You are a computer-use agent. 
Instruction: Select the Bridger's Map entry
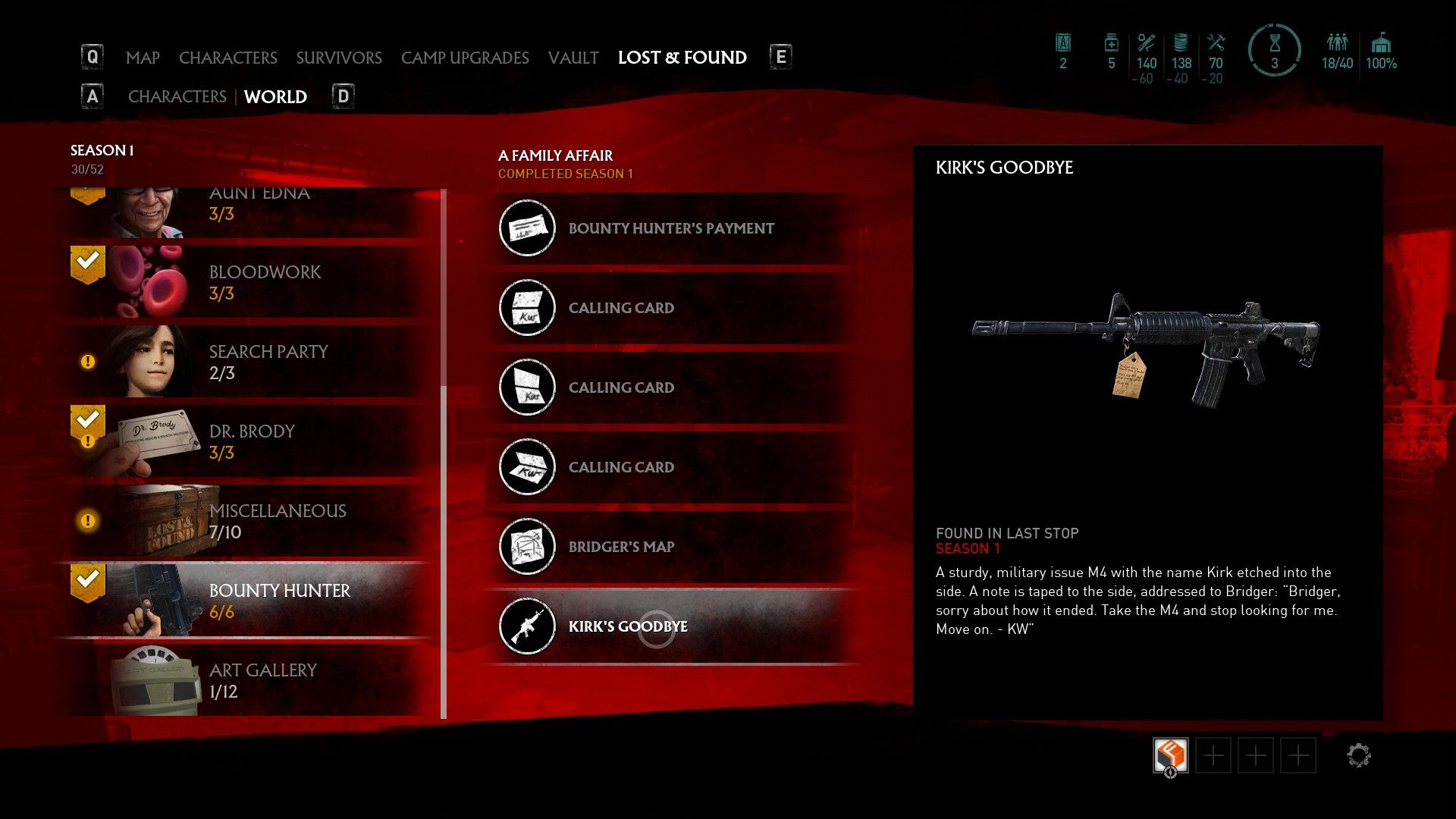(621, 547)
